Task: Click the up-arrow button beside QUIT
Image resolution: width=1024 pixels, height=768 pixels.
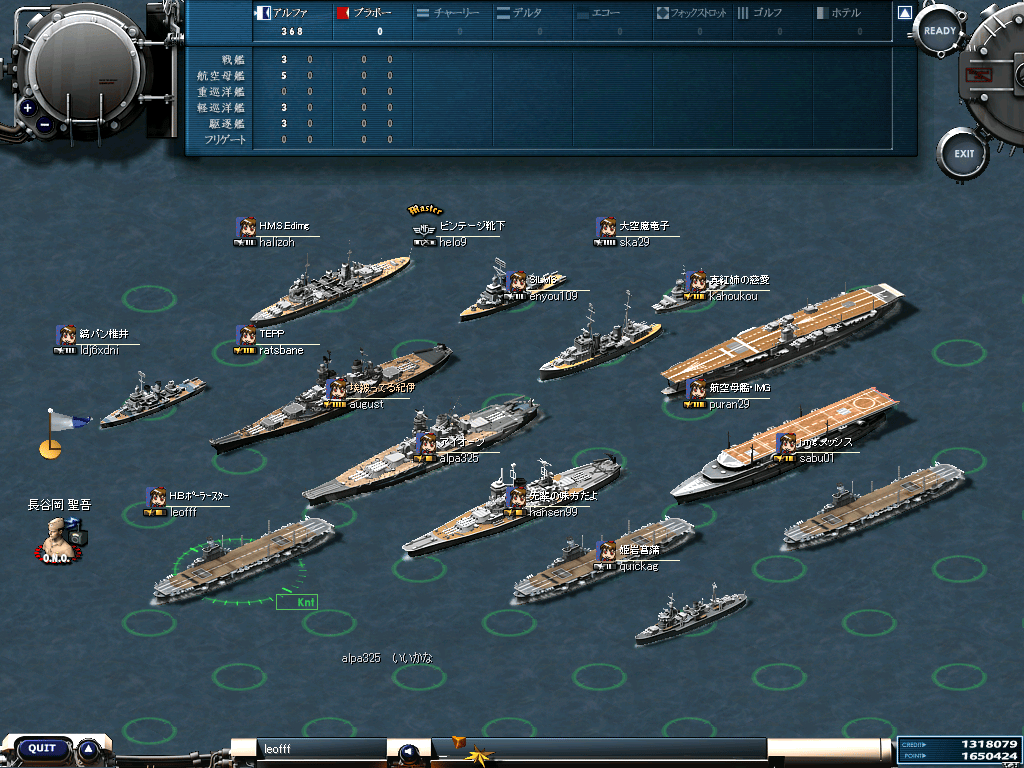Action: (x=89, y=748)
